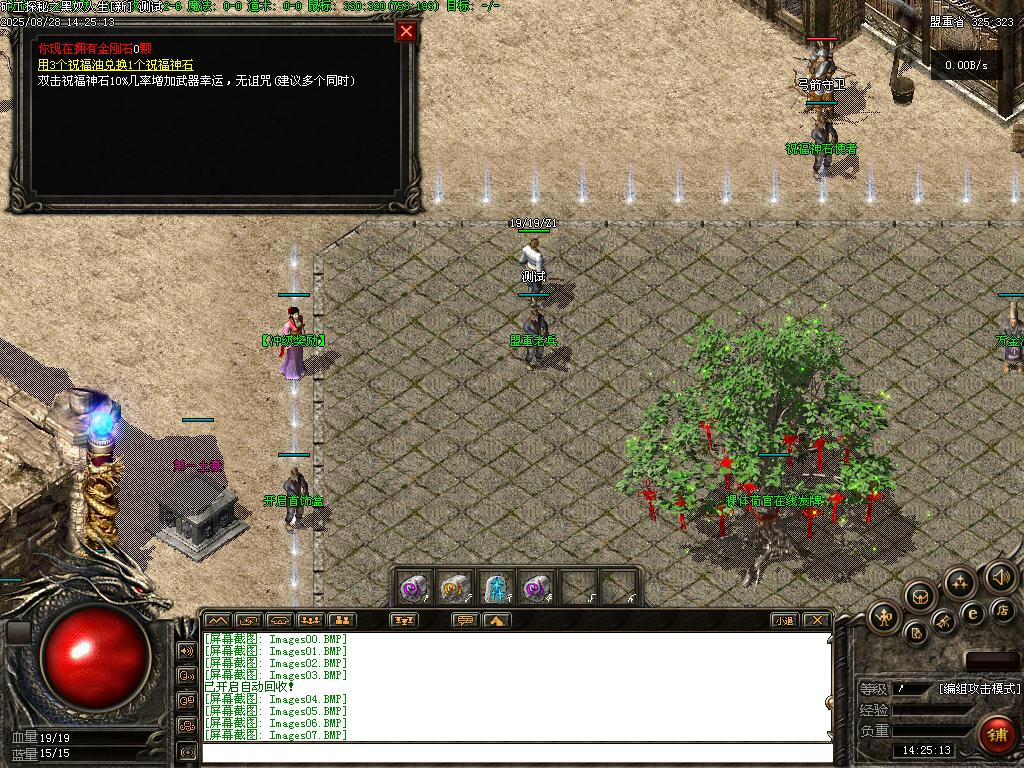1024x768 pixels.
Task: Toggle the [编组攻击模式] attack mode label
Action: click(x=979, y=688)
